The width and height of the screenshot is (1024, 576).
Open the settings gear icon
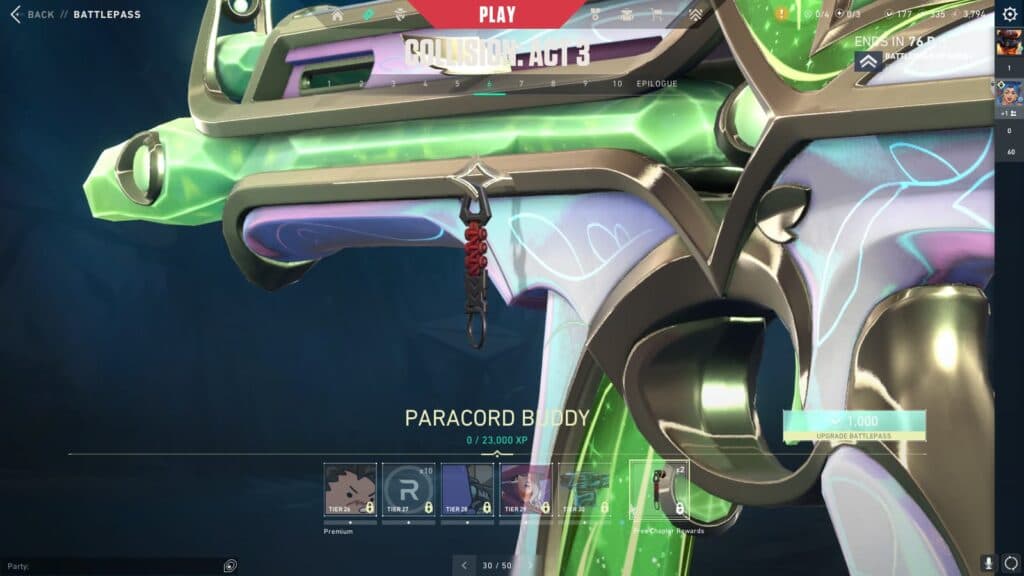click(x=1009, y=14)
